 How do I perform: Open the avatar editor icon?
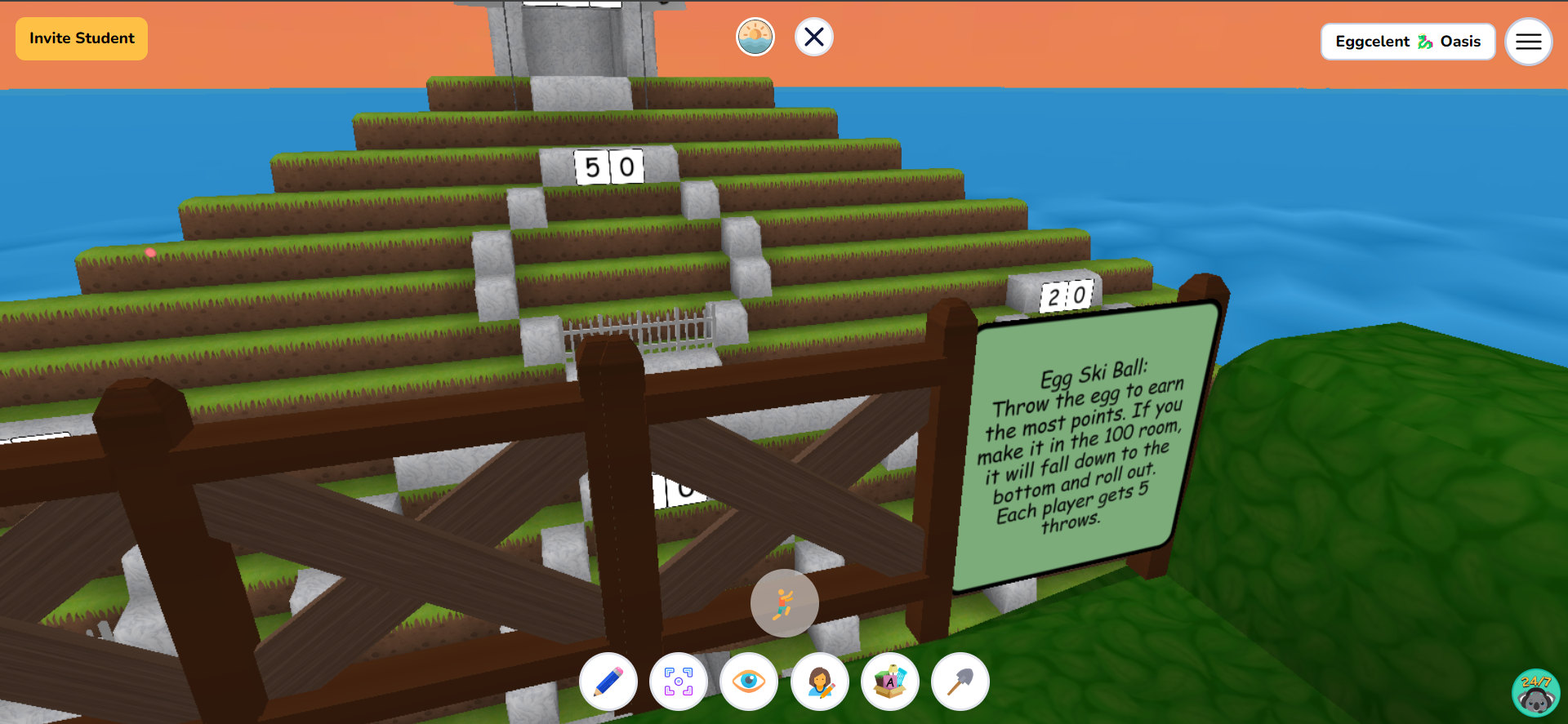coord(819,682)
